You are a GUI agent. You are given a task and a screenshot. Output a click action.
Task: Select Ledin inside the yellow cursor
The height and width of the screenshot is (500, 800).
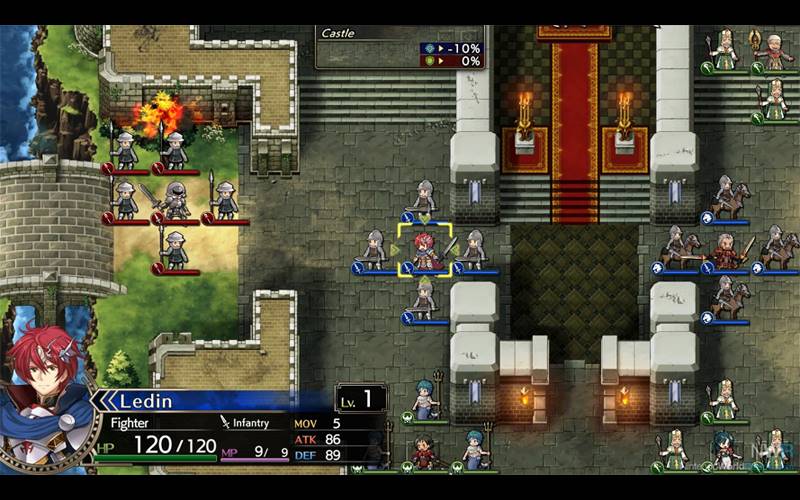[425, 250]
